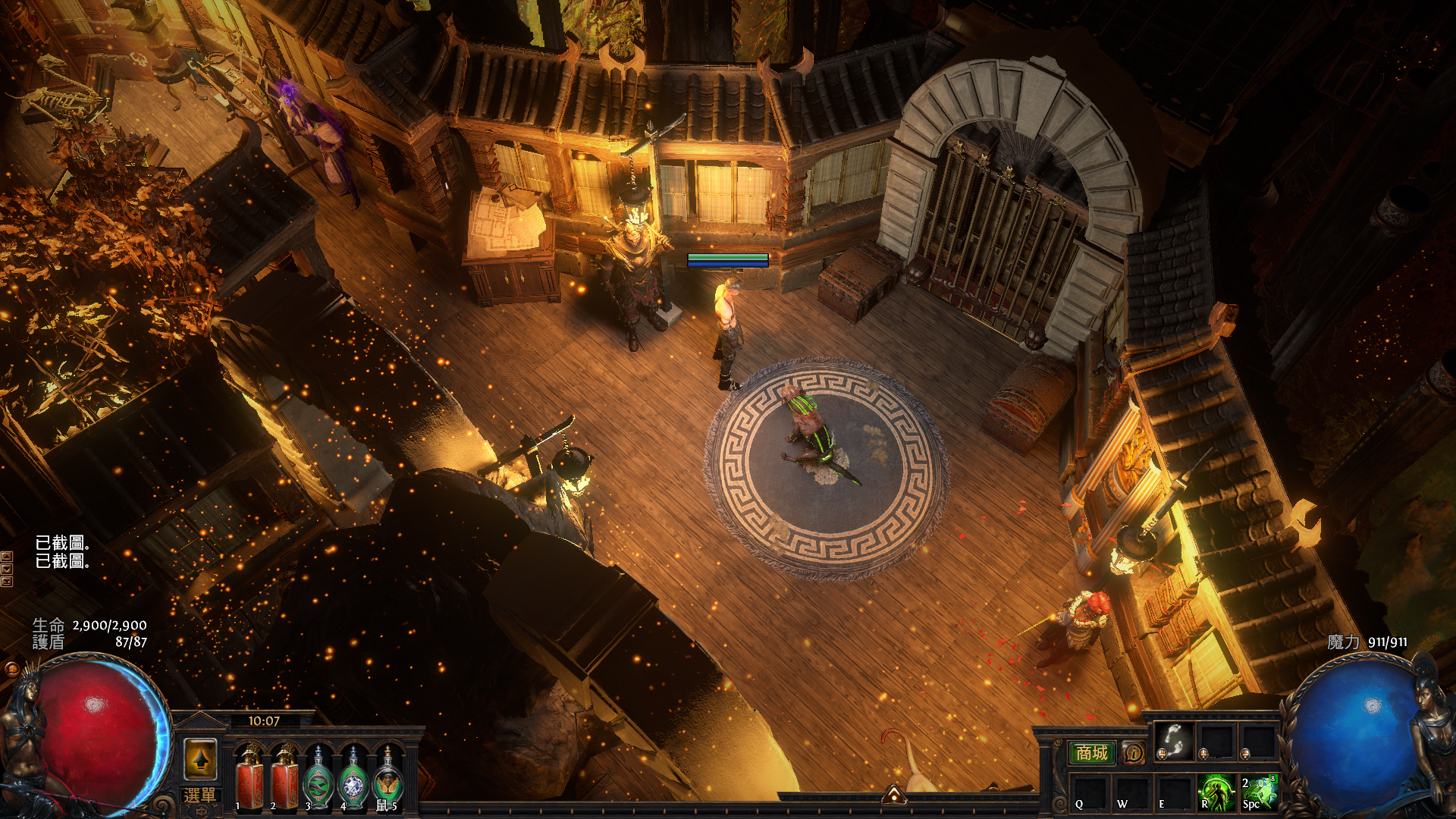Viewport: 1456px width, 819px height.
Task: Open the orange info speech-bubble button
Action: click(1133, 753)
